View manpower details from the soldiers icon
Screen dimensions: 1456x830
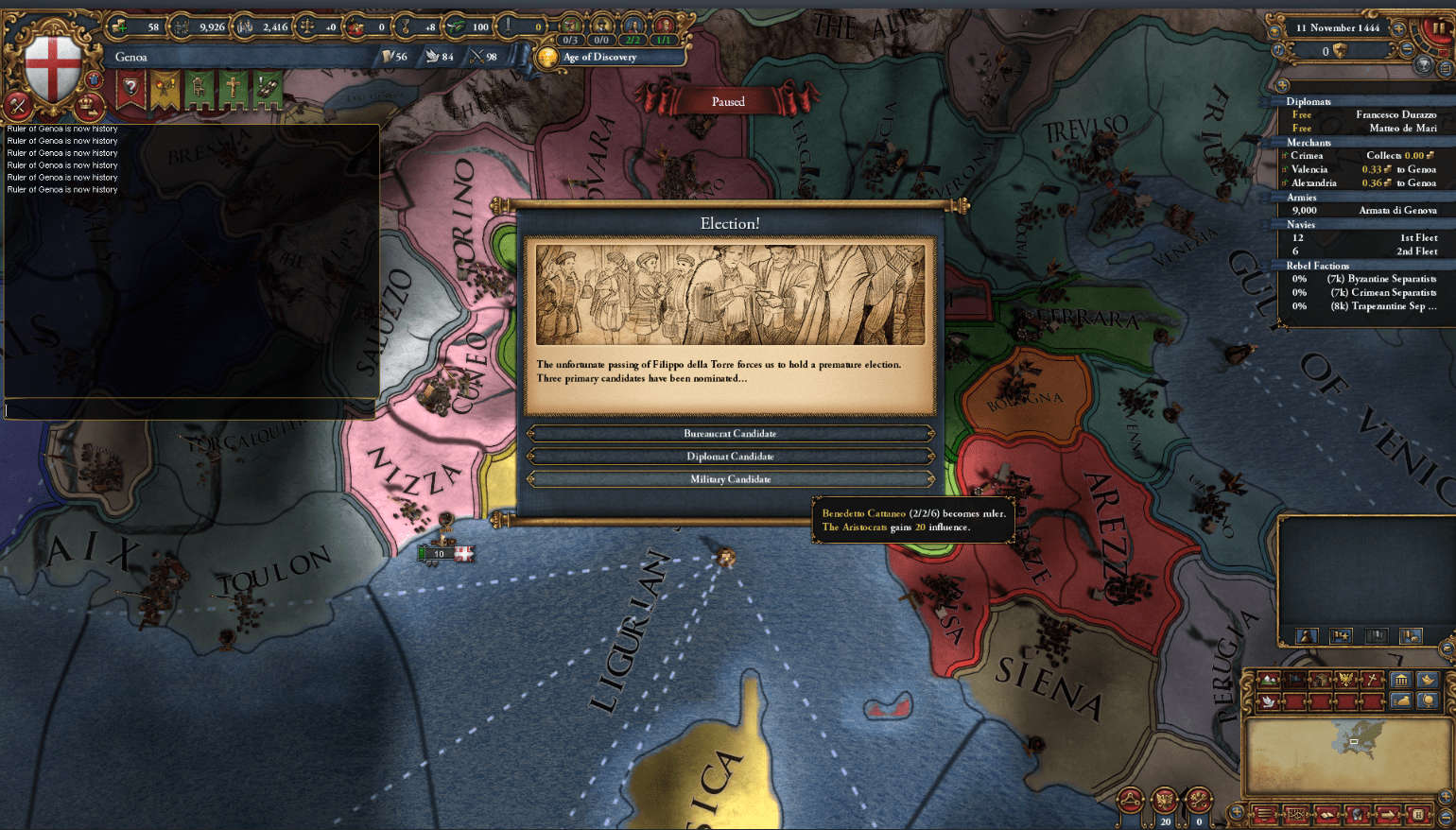(244, 26)
